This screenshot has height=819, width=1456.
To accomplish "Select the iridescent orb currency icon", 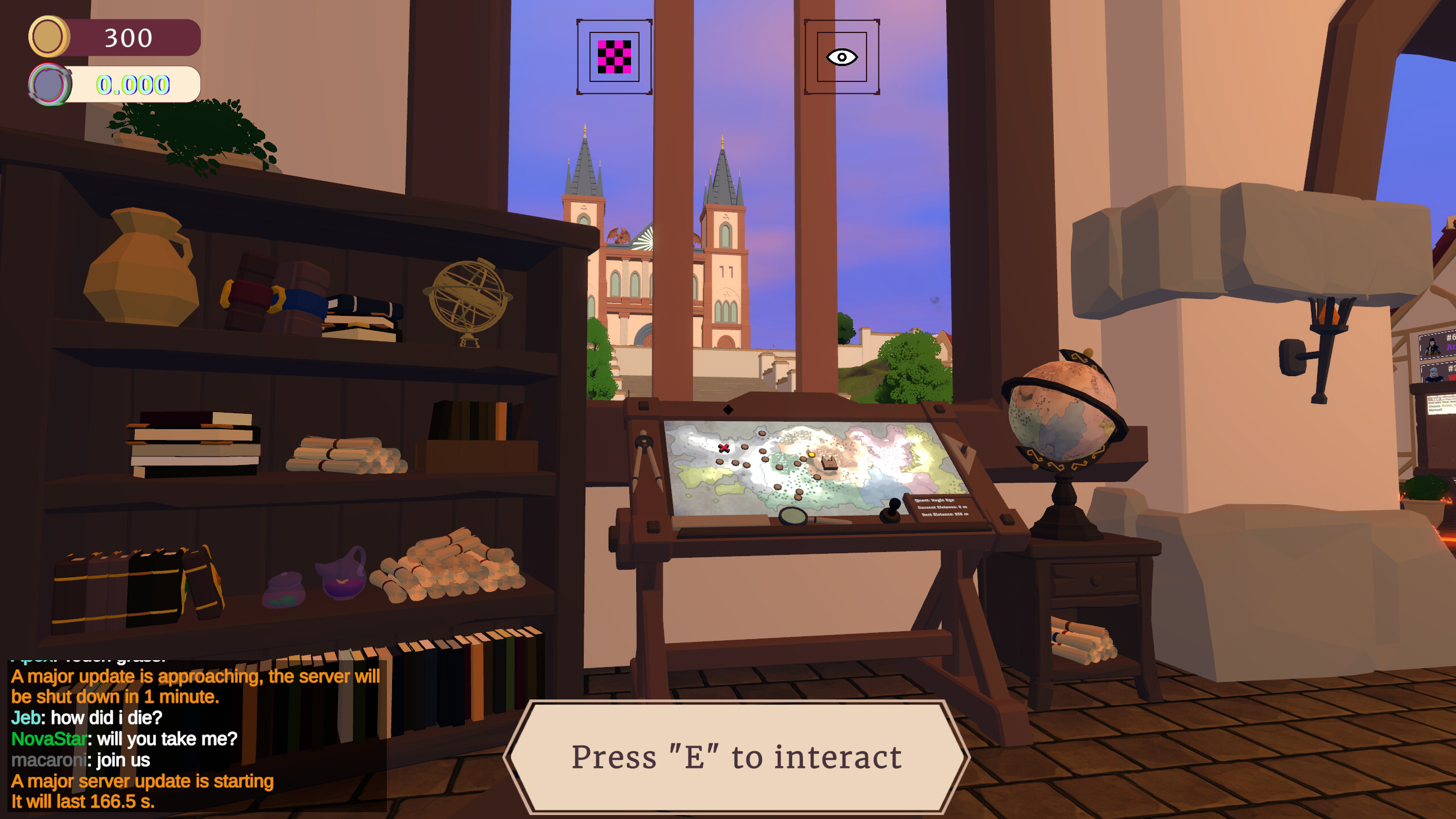I will pos(50,84).
